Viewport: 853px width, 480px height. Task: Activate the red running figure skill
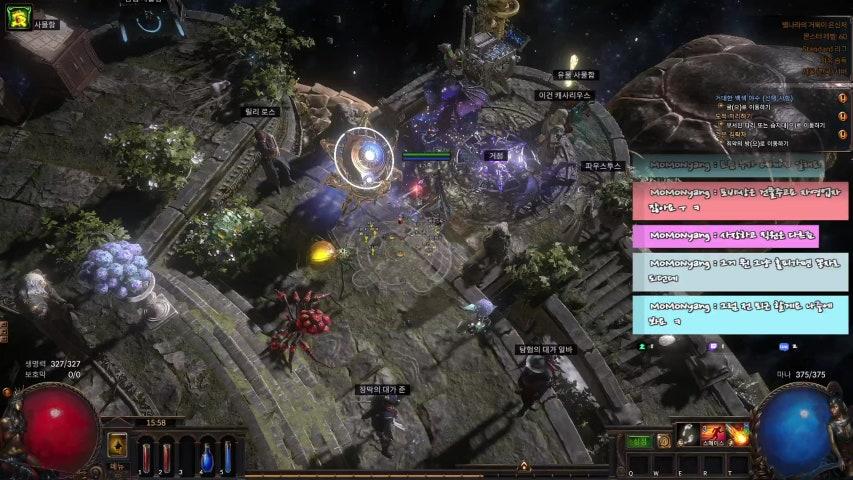pyautogui.click(x=713, y=434)
